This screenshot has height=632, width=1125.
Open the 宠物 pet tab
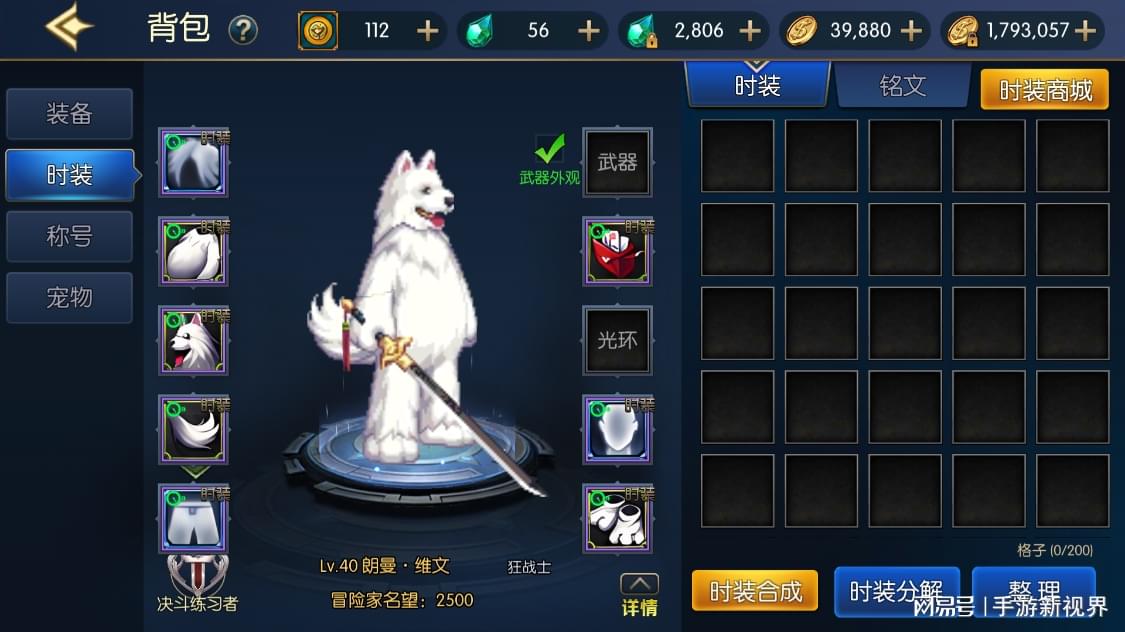pyautogui.click(x=69, y=298)
